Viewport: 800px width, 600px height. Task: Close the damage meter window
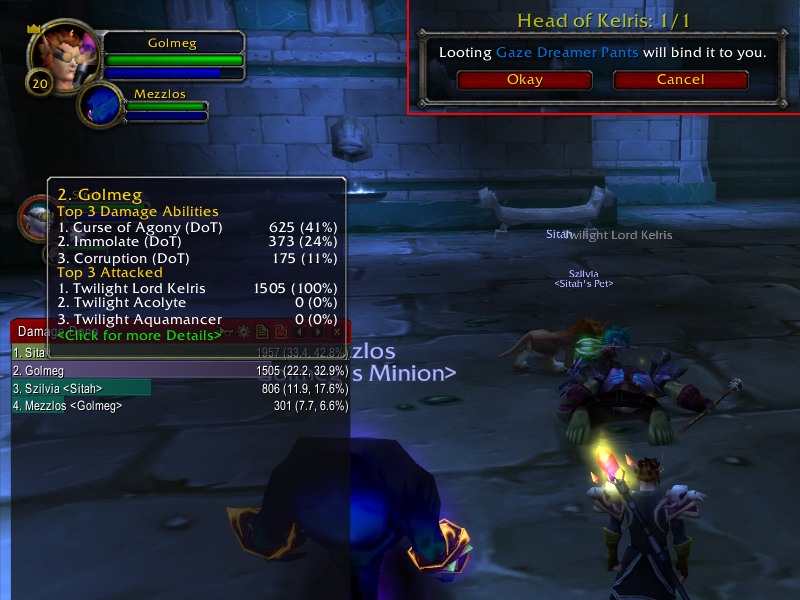[x=337, y=332]
